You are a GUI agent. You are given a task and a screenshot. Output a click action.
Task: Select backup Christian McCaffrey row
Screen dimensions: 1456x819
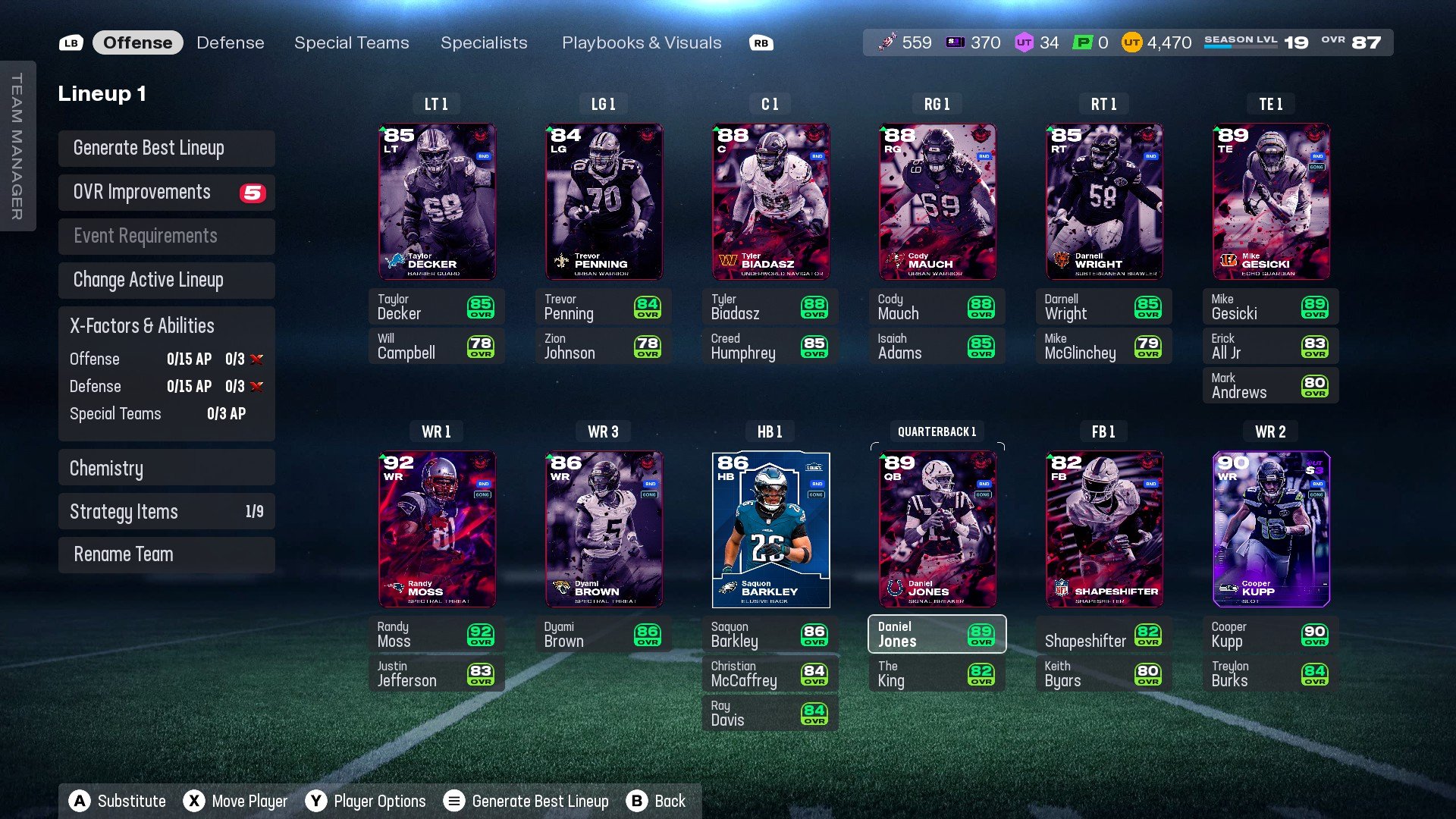[x=770, y=673]
